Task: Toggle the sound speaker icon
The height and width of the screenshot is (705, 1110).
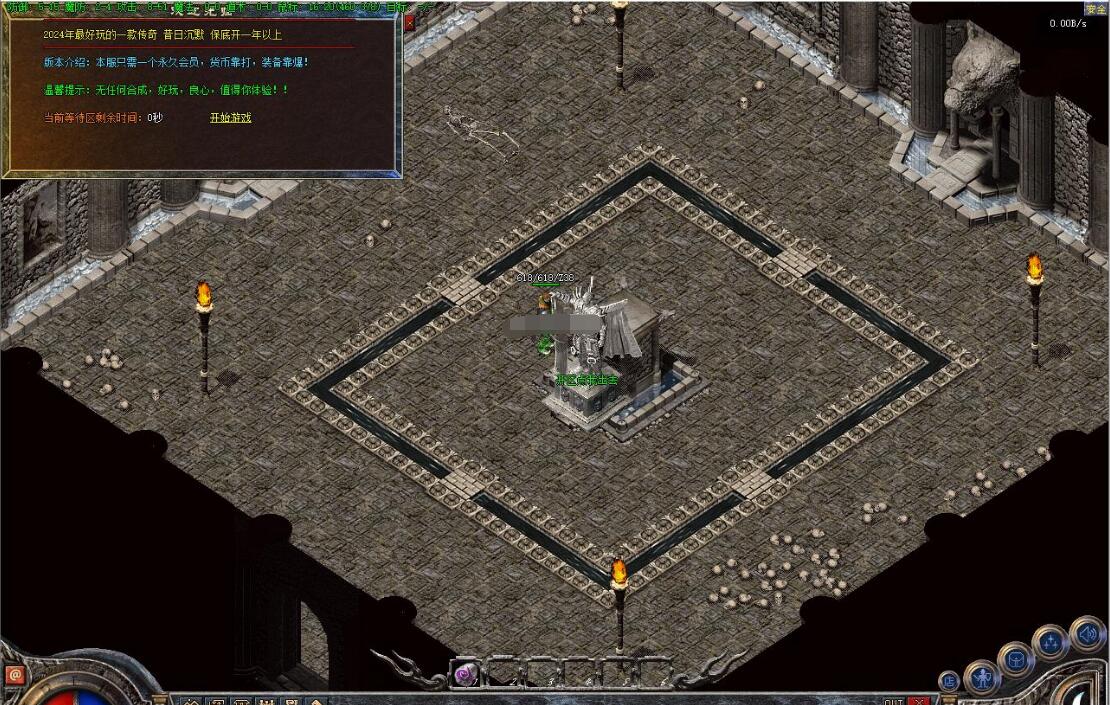Action: click(1086, 632)
